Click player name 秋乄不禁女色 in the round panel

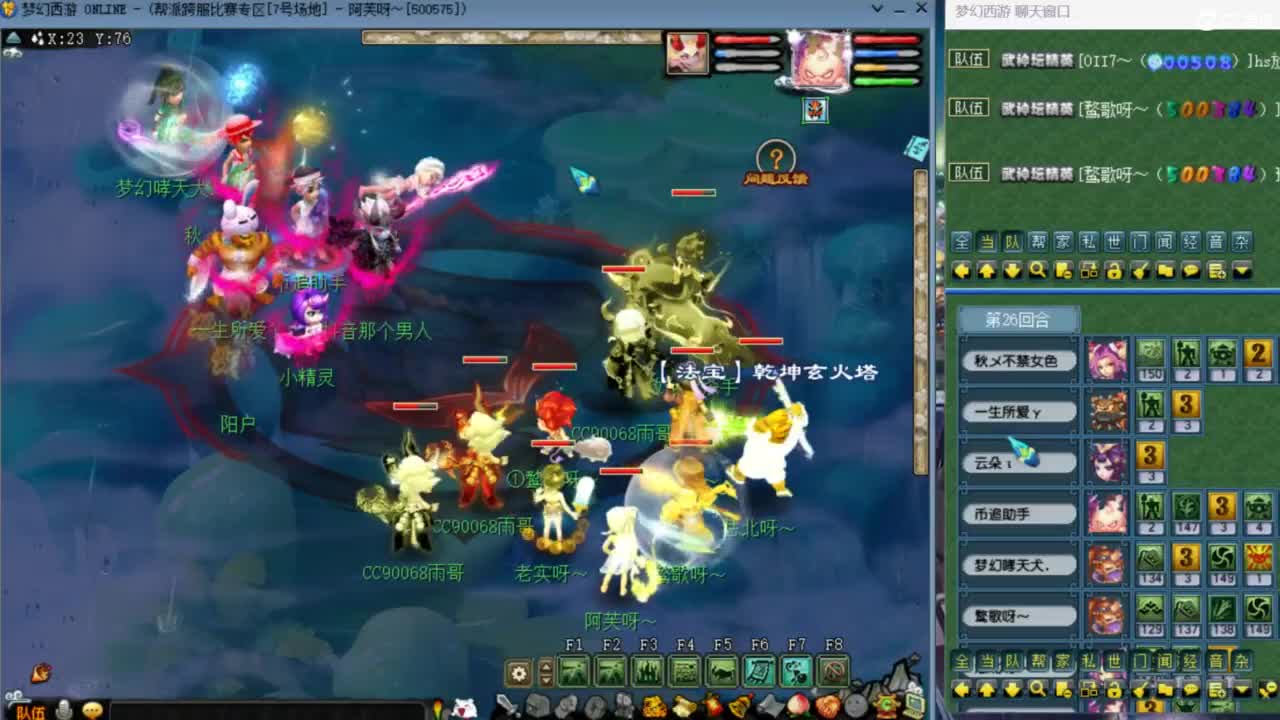pos(1018,360)
